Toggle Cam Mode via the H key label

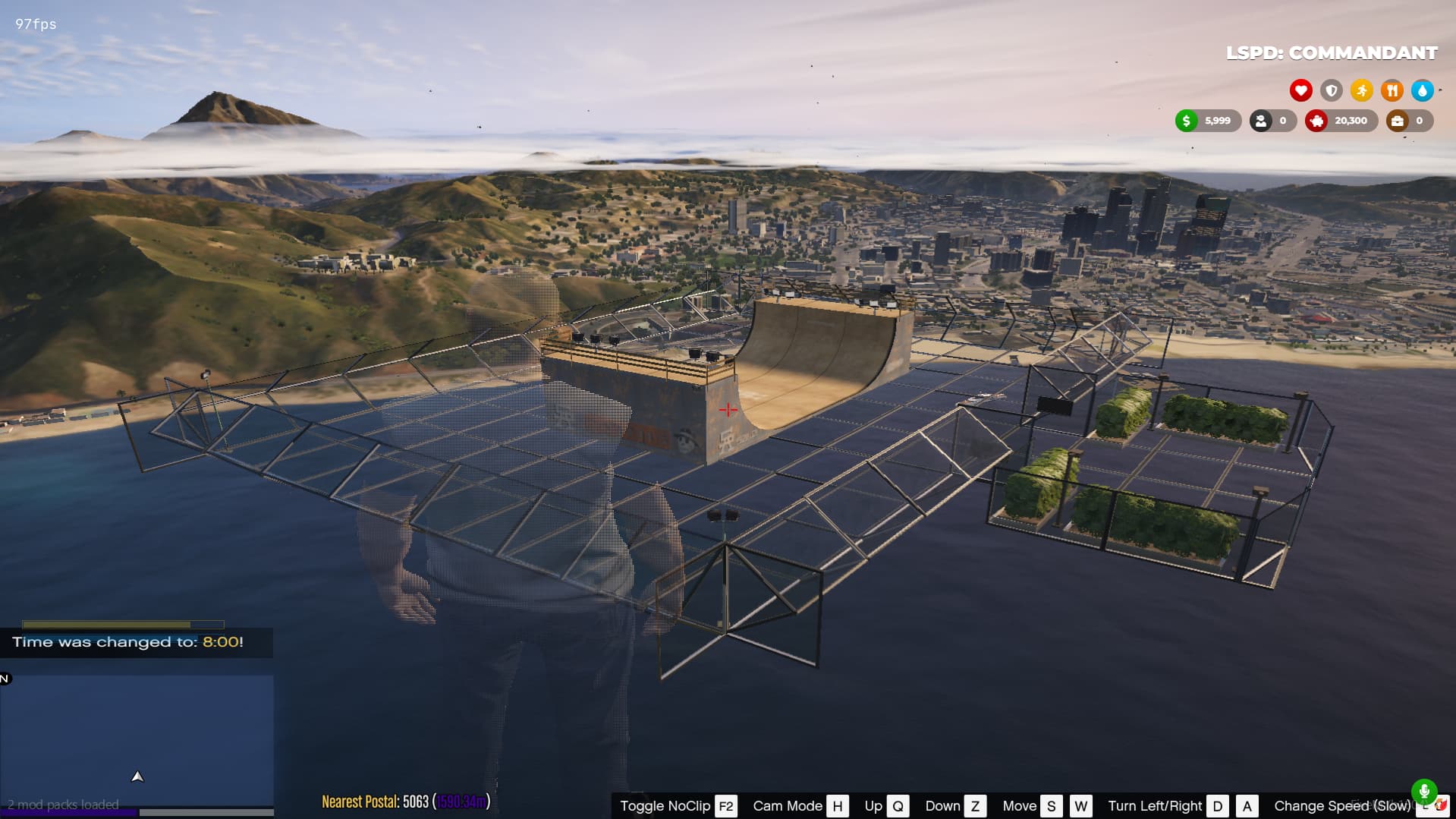tap(838, 806)
